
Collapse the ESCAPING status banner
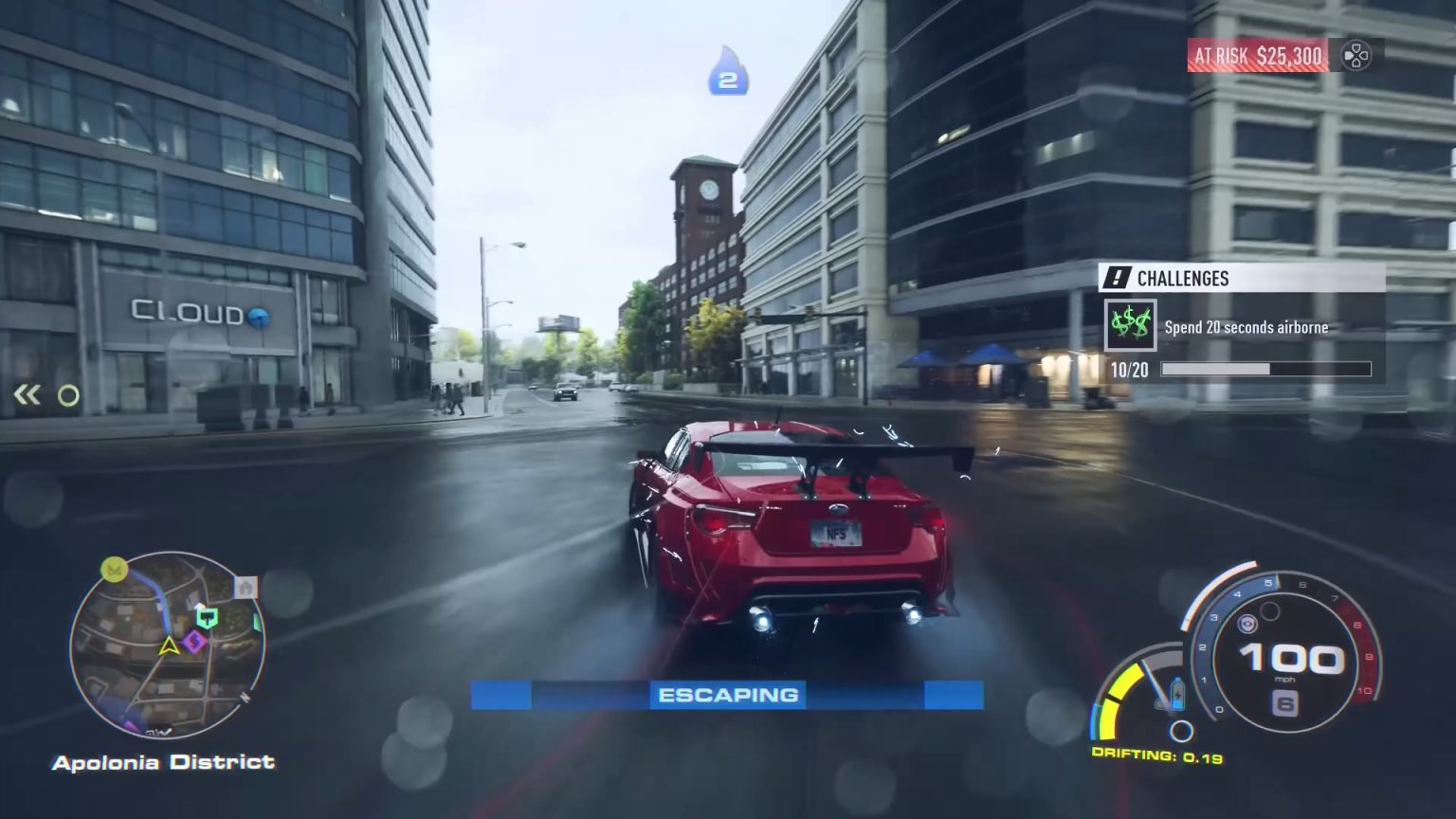click(x=730, y=694)
